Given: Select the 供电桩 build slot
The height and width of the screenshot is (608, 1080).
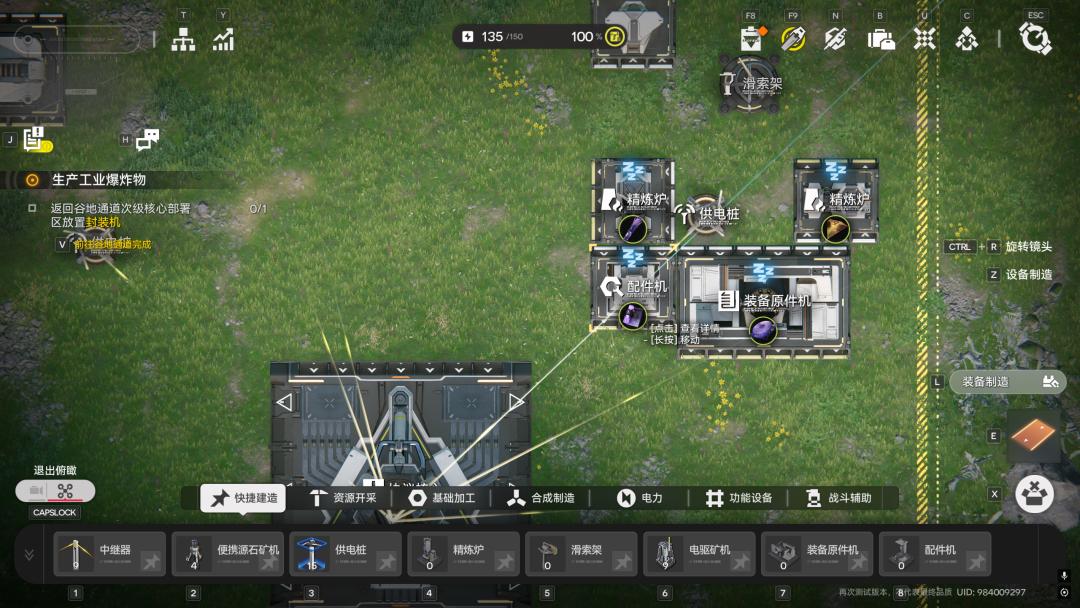Looking at the screenshot, I should click(346, 554).
